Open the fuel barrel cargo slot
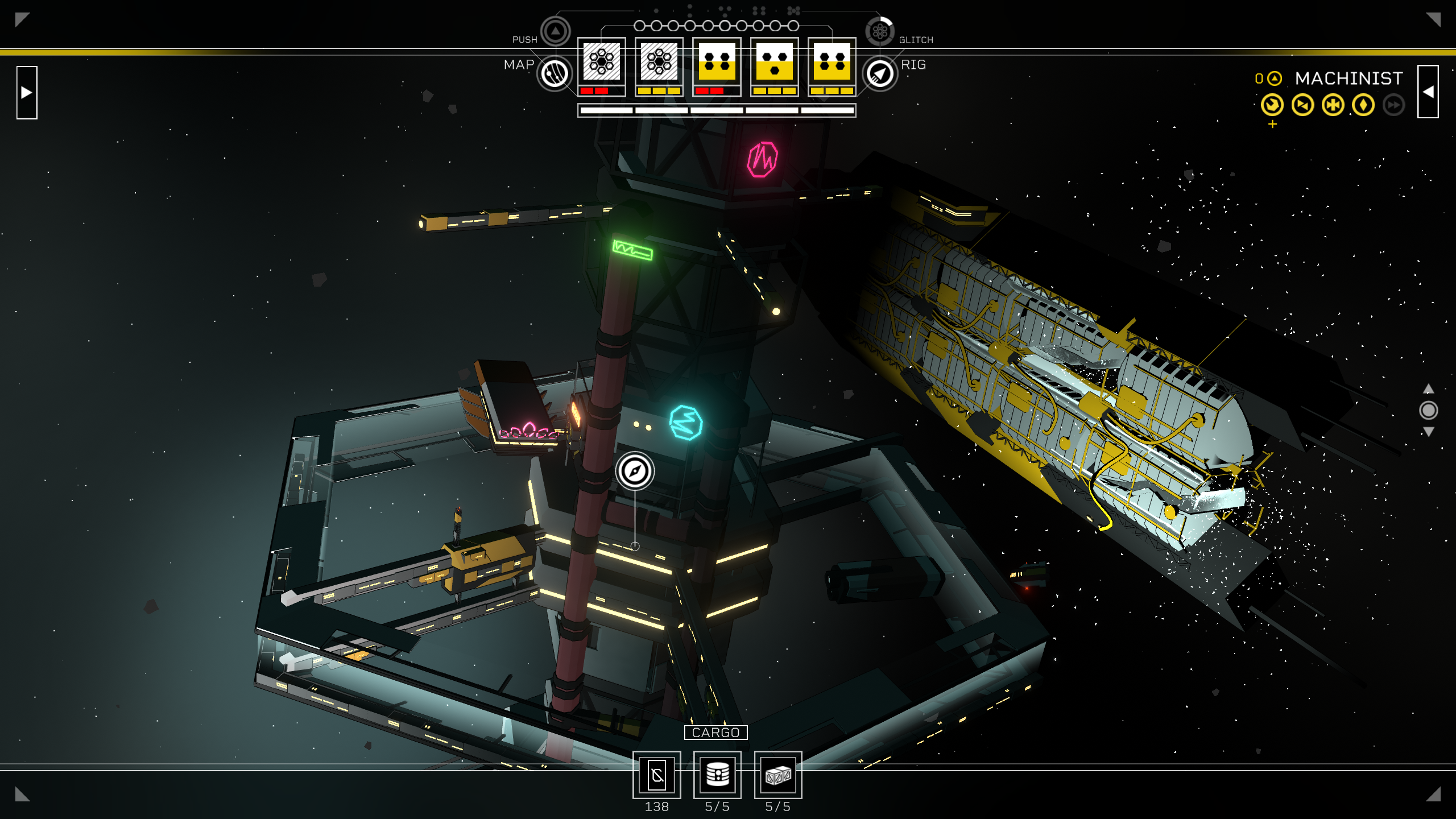 click(x=717, y=775)
